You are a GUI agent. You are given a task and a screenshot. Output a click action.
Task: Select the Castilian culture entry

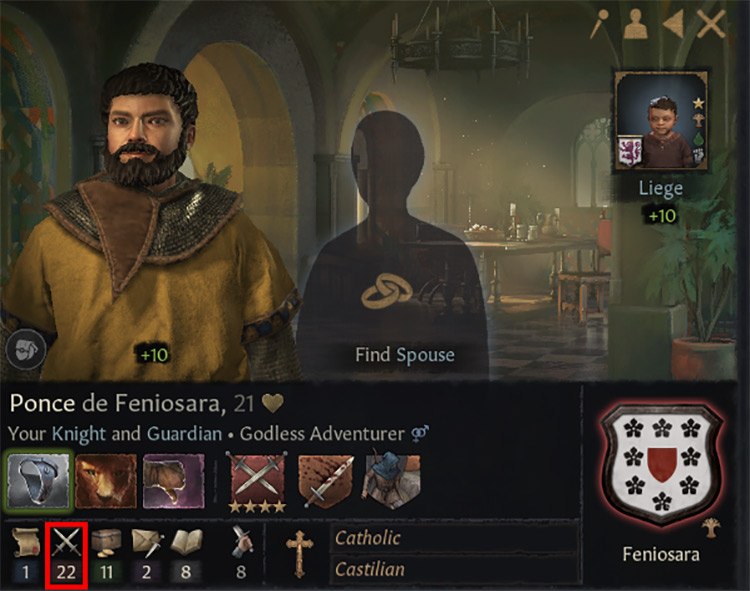pyautogui.click(x=455, y=568)
